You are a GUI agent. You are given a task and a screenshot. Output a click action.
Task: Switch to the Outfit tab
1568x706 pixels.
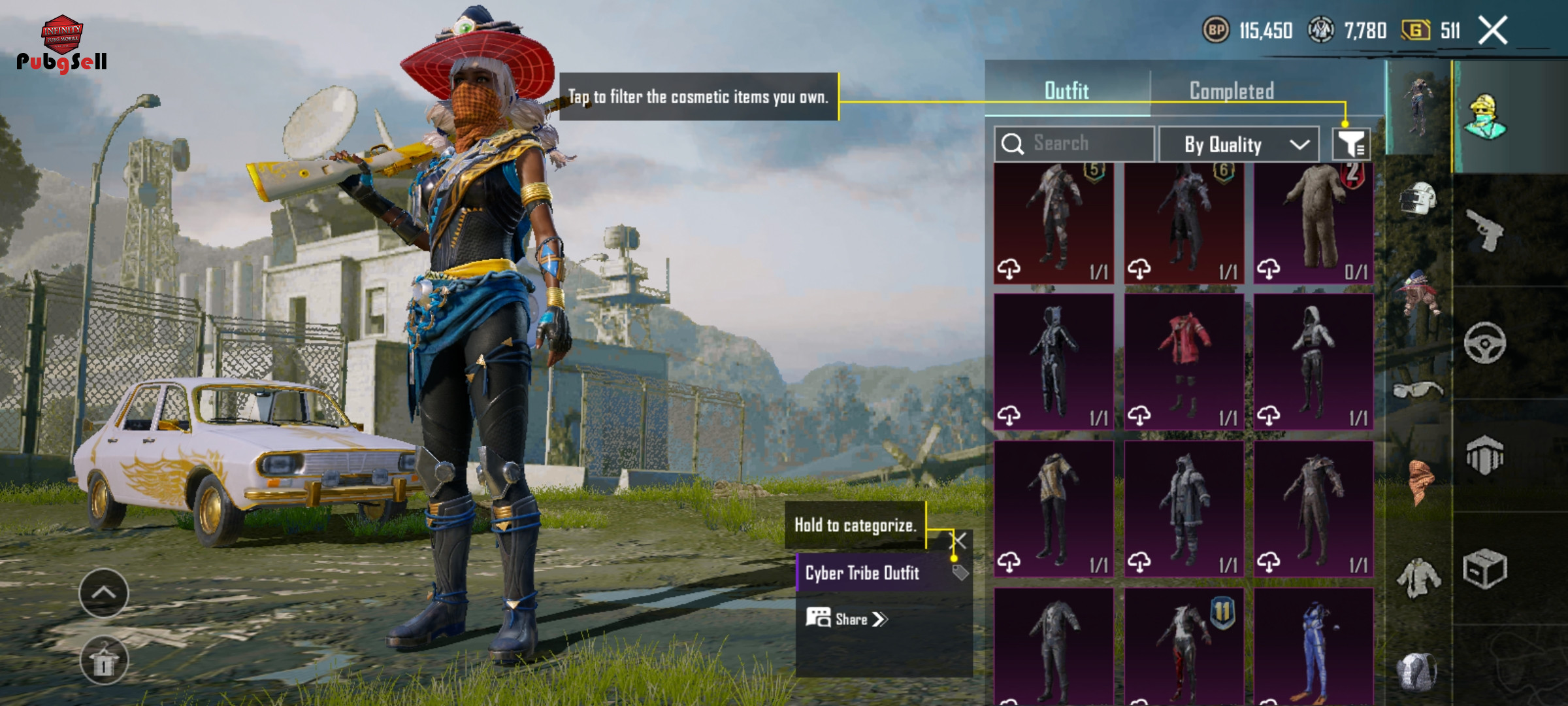[1066, 90]
